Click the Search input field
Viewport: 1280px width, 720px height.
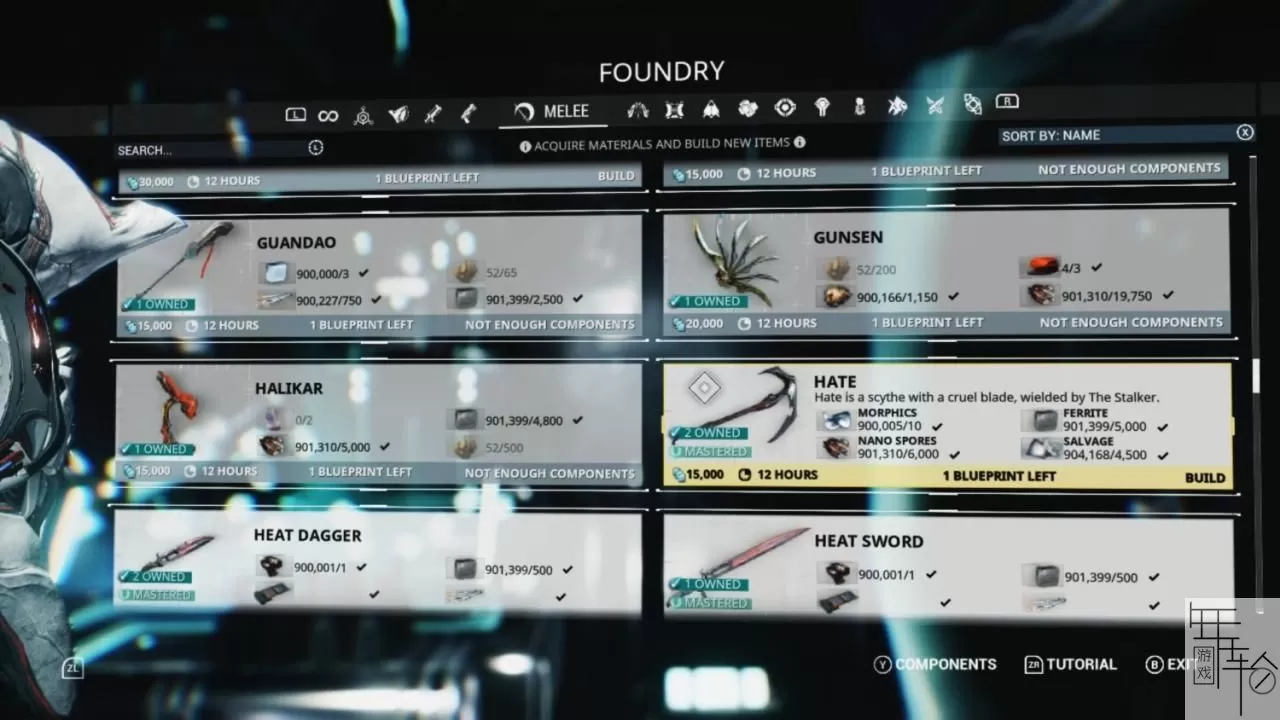(210, 150)
